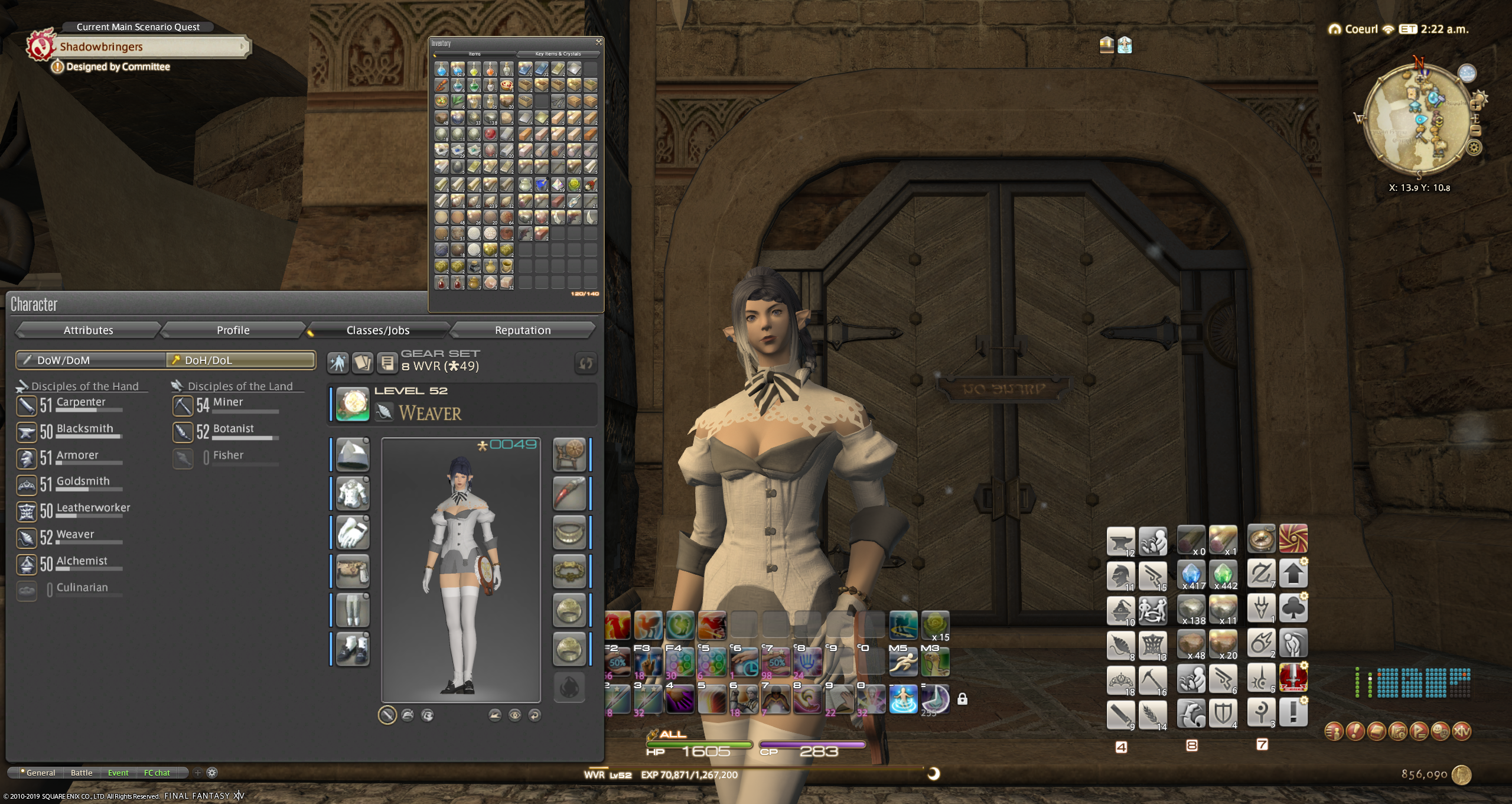Image resolution: width=1512 pixels, height=804 pixels.
Task: Switch chat to the Battle tab
Action: pyautogui.click(x=82, y=773)
